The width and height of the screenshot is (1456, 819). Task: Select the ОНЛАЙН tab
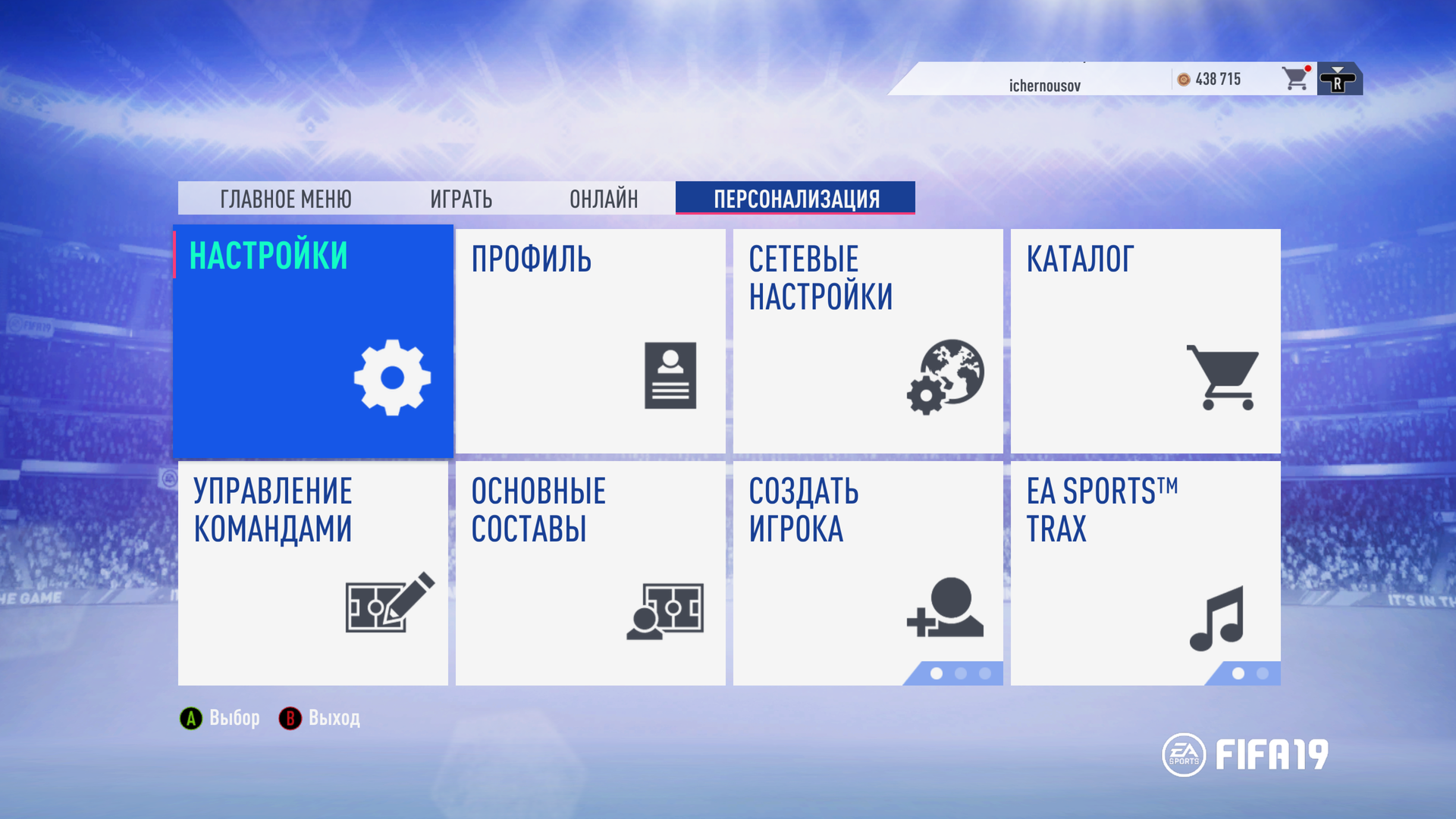pyautogui.click(x=603, y=199)
